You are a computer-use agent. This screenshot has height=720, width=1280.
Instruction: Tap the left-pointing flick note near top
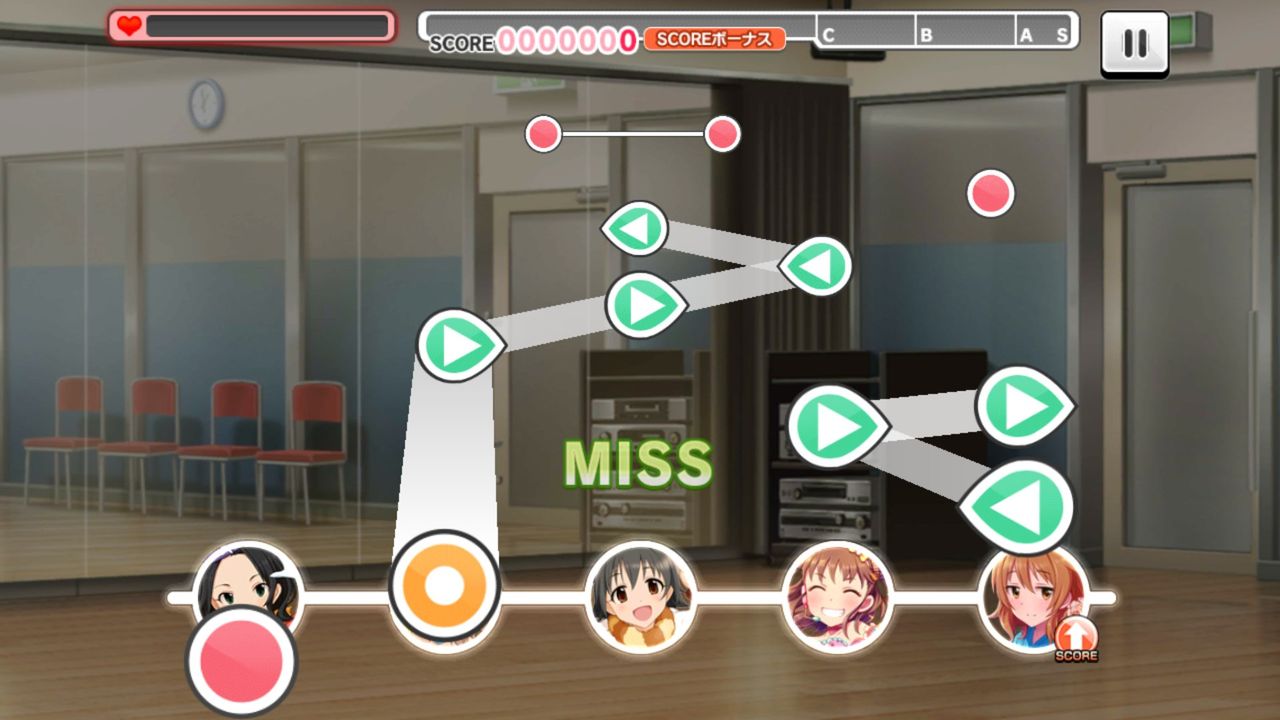coord(637,227)
